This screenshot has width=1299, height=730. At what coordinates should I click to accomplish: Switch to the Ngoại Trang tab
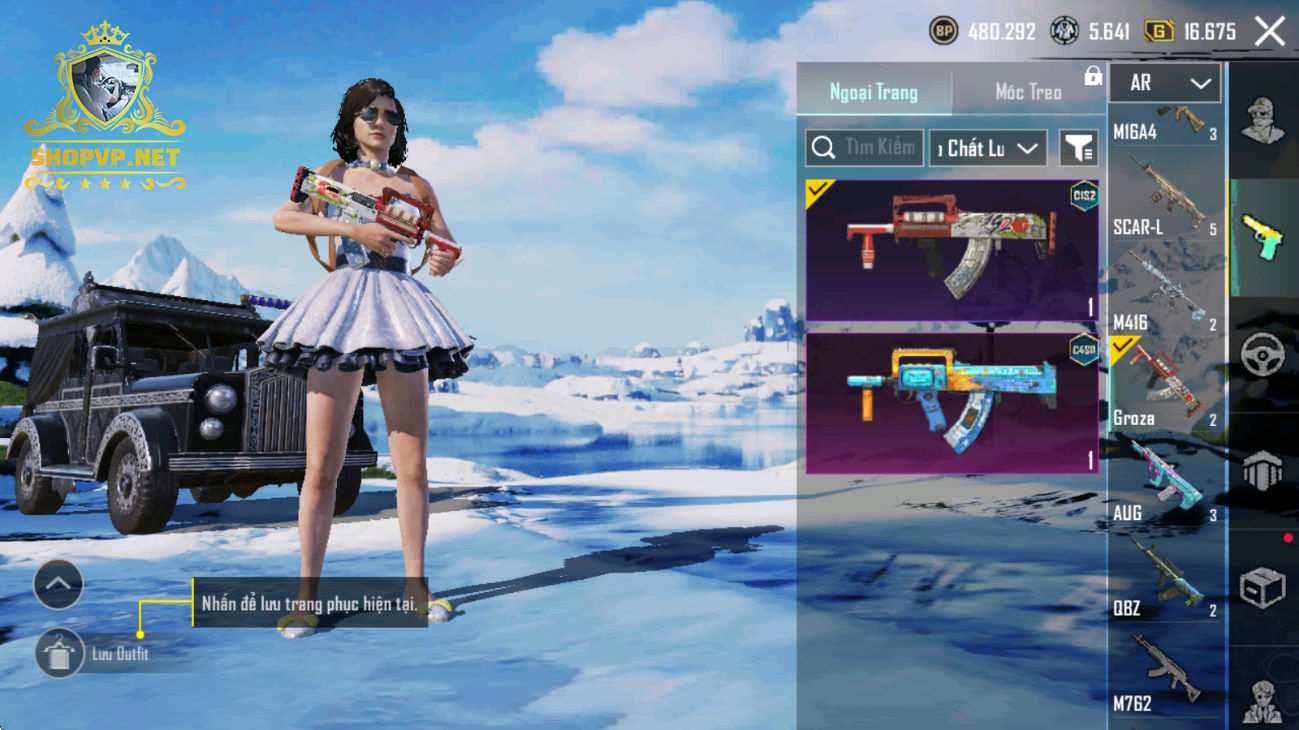point(874,92)
